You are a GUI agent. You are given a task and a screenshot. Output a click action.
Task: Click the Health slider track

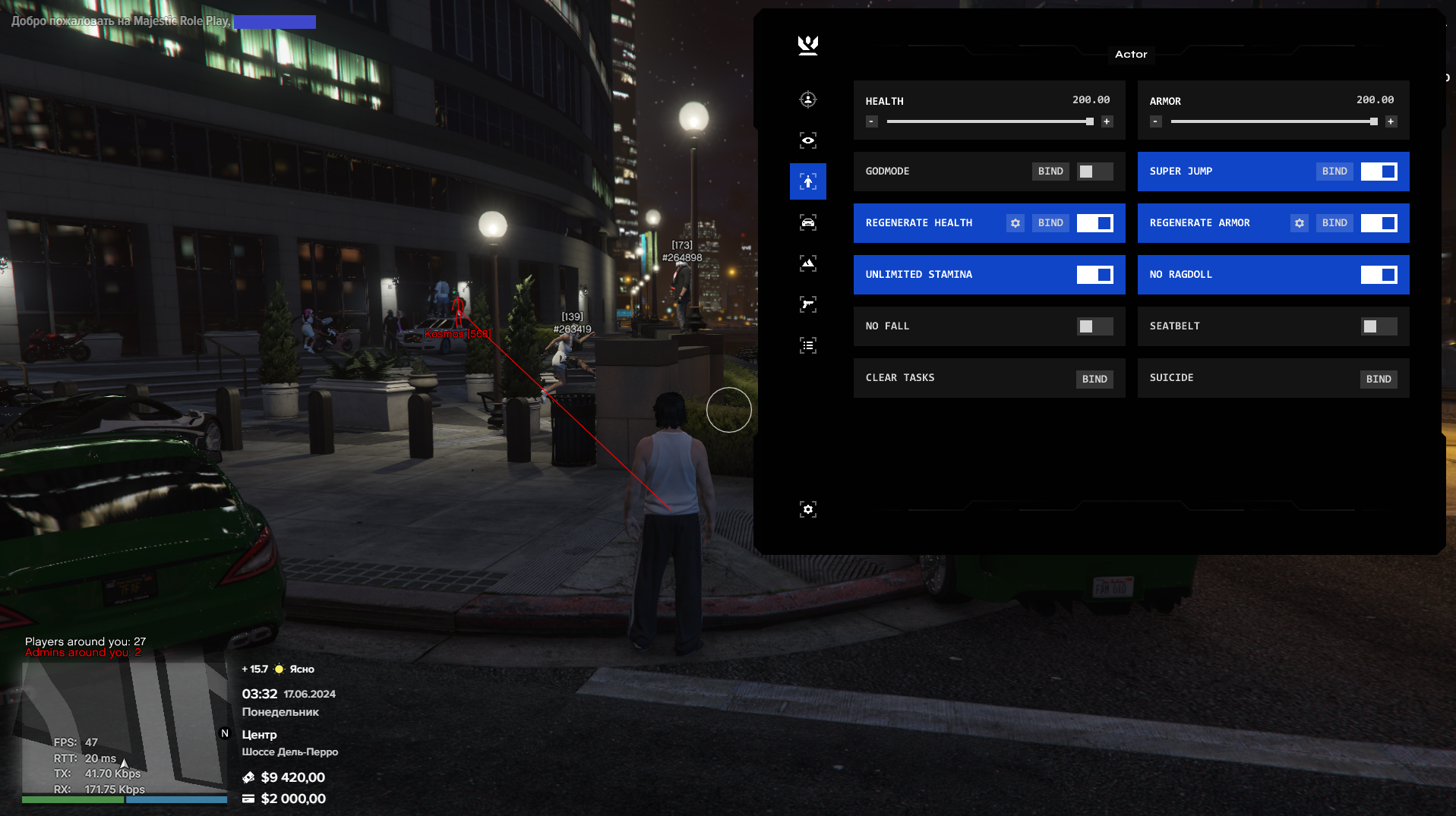click(987, 121)
